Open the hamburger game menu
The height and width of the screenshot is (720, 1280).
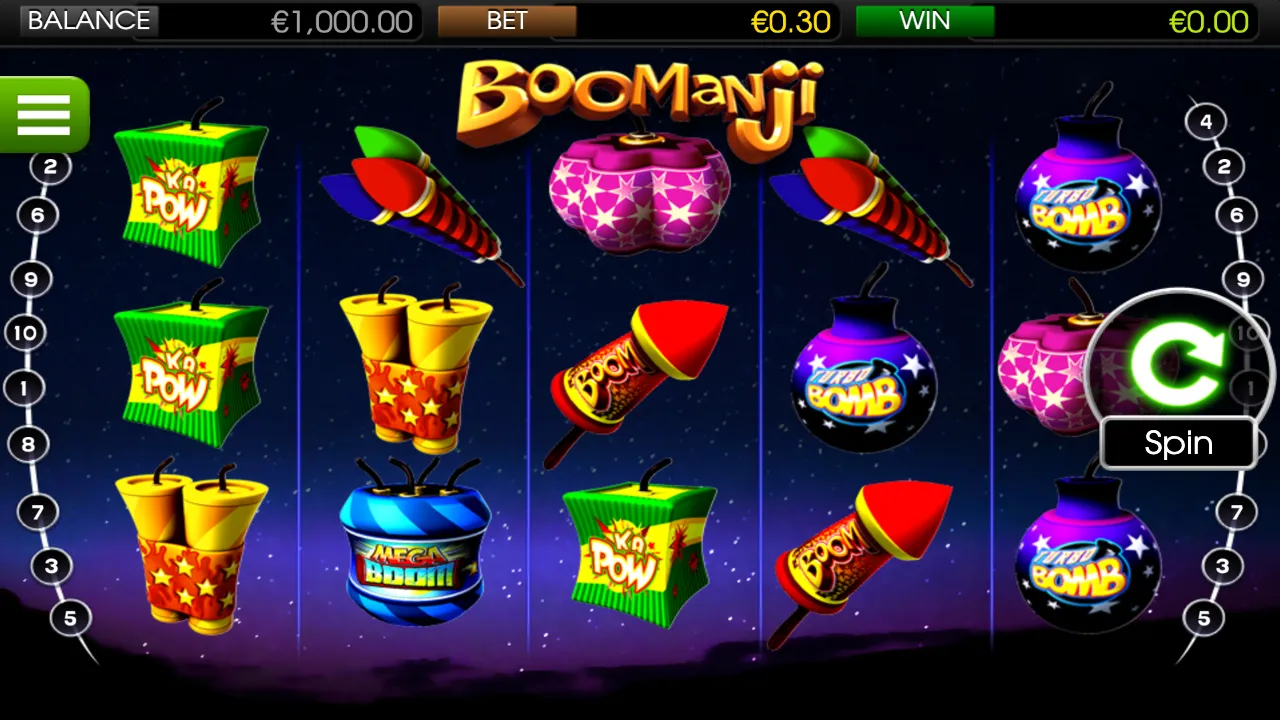click(43, 113)
